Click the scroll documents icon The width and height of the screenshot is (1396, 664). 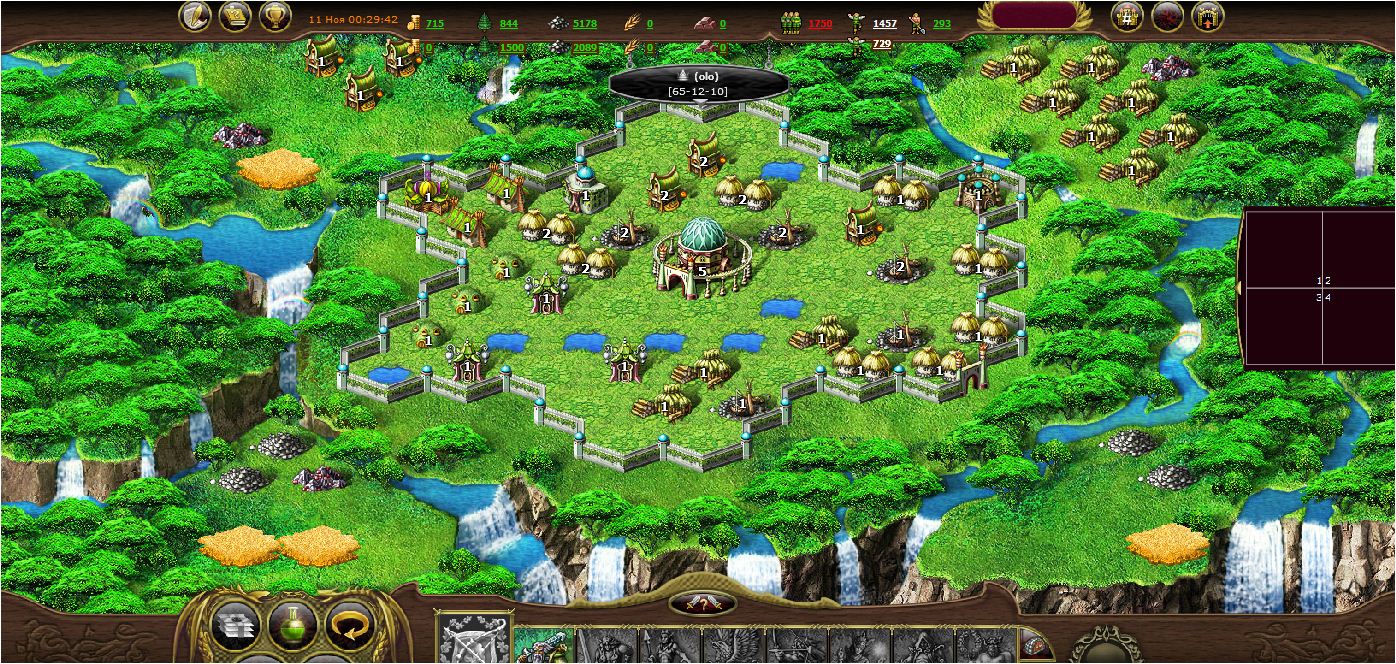[235, 17]
